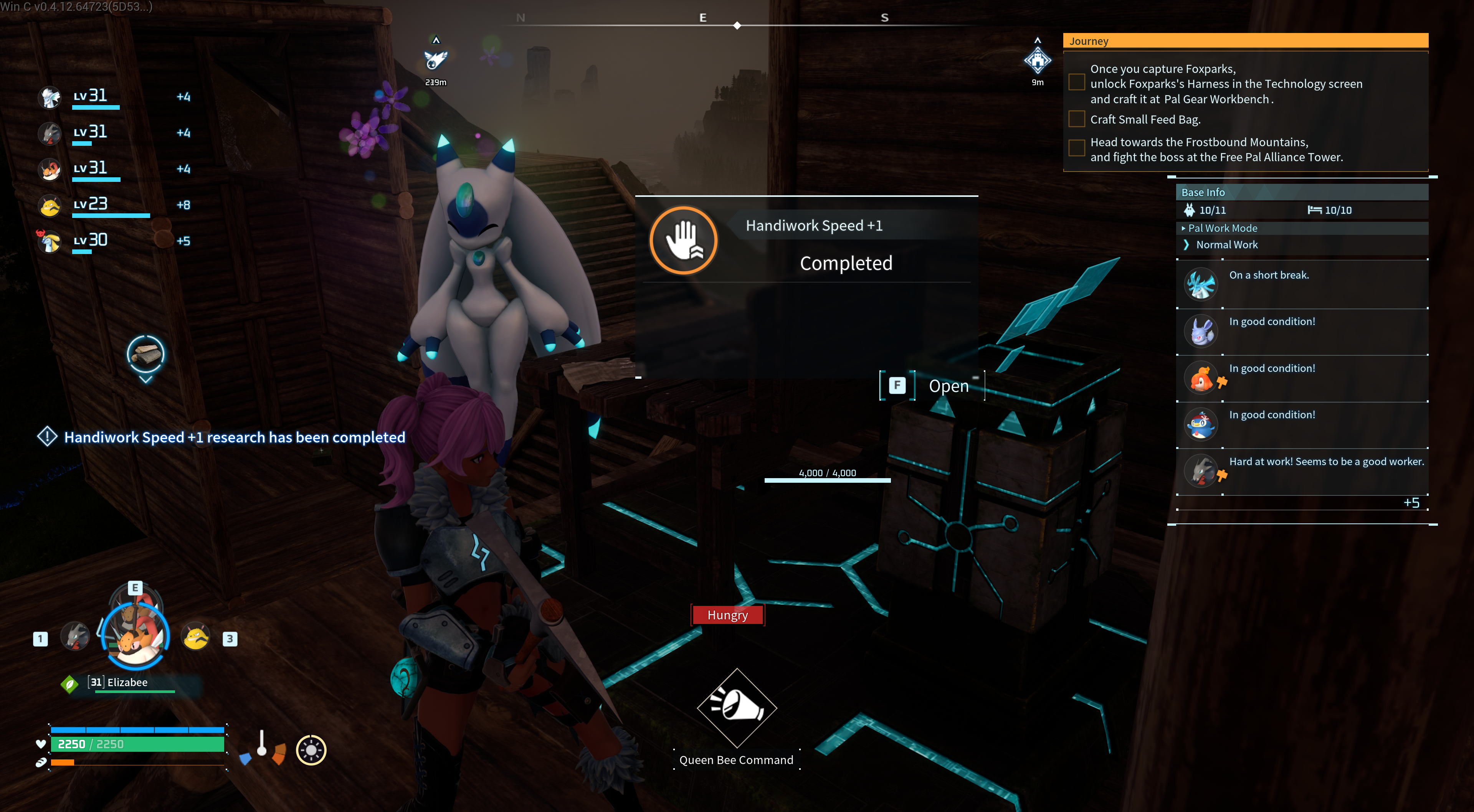
Task: Switch to the gray pal by slot 1
Action: (76, 636)
